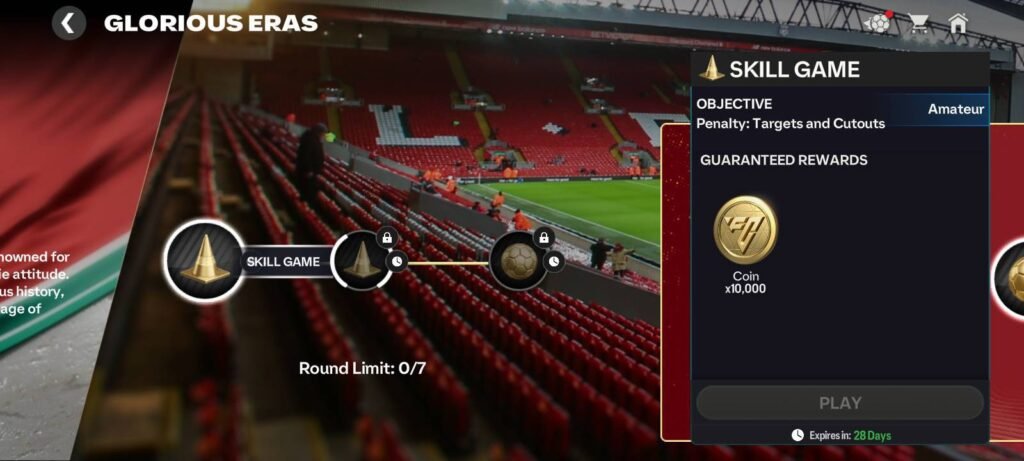This screenshot has height=461, width=1024.
Task: Go back using the arrow beside Glorious Eras
Action: tap(68, 23)
